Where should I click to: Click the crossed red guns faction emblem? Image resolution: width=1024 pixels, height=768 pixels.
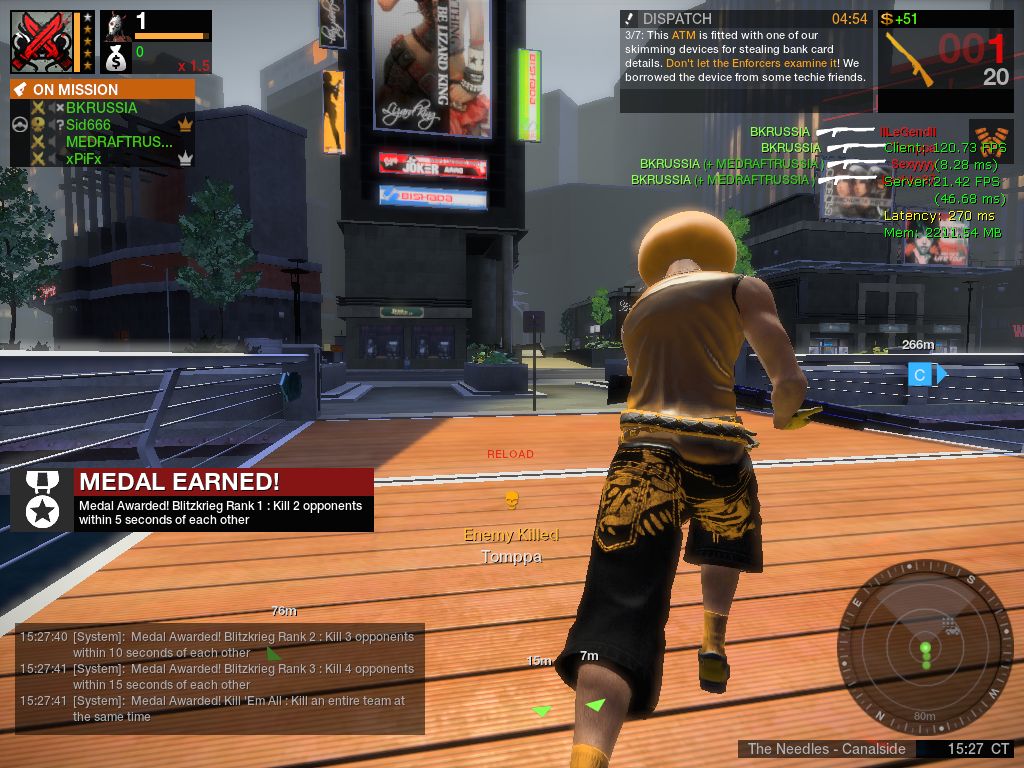41,41
